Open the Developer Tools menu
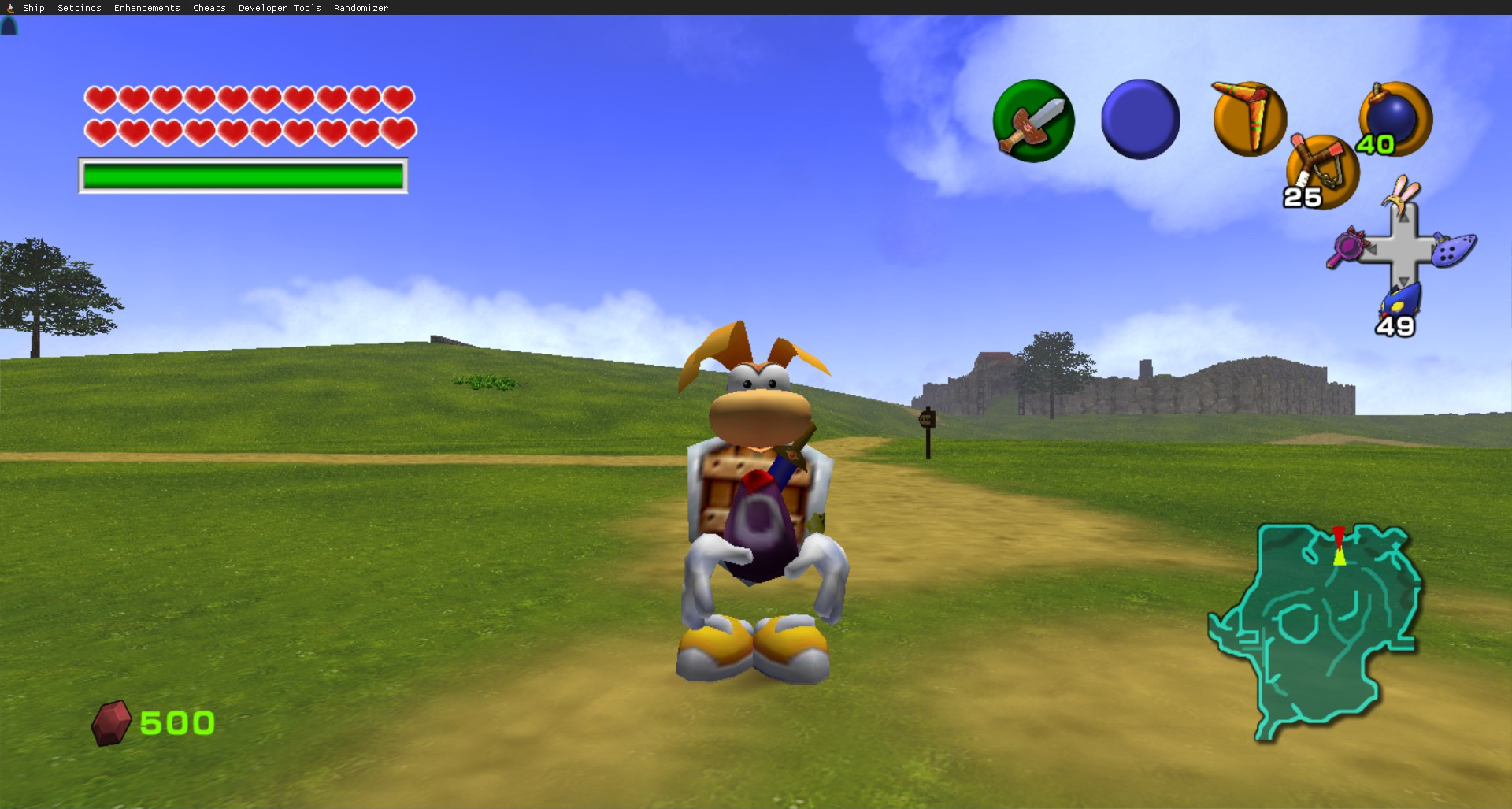Viewport: 1512px width, 809px height. [279, 8]
